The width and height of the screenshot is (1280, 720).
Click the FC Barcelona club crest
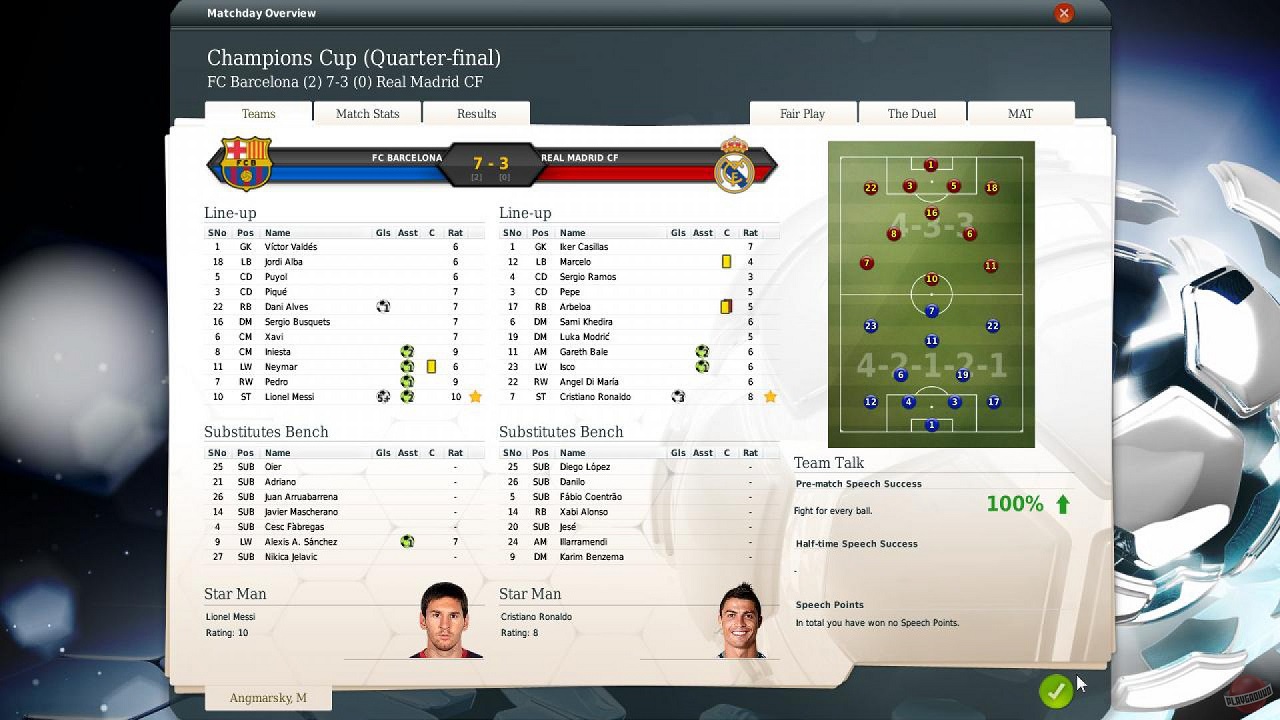[245, 163]
